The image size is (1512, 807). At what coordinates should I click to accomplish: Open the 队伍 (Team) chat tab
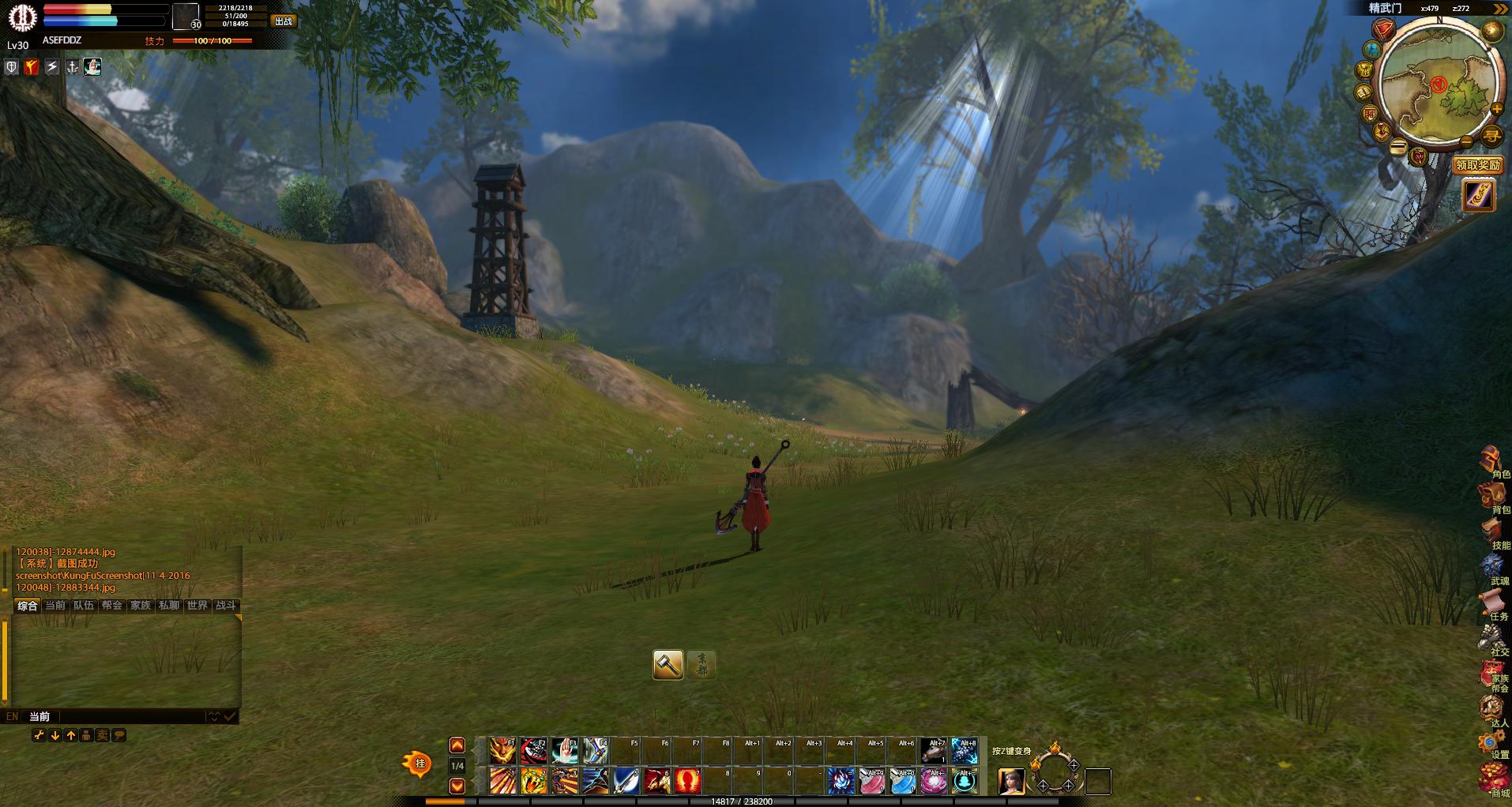(x=84, y=606)
